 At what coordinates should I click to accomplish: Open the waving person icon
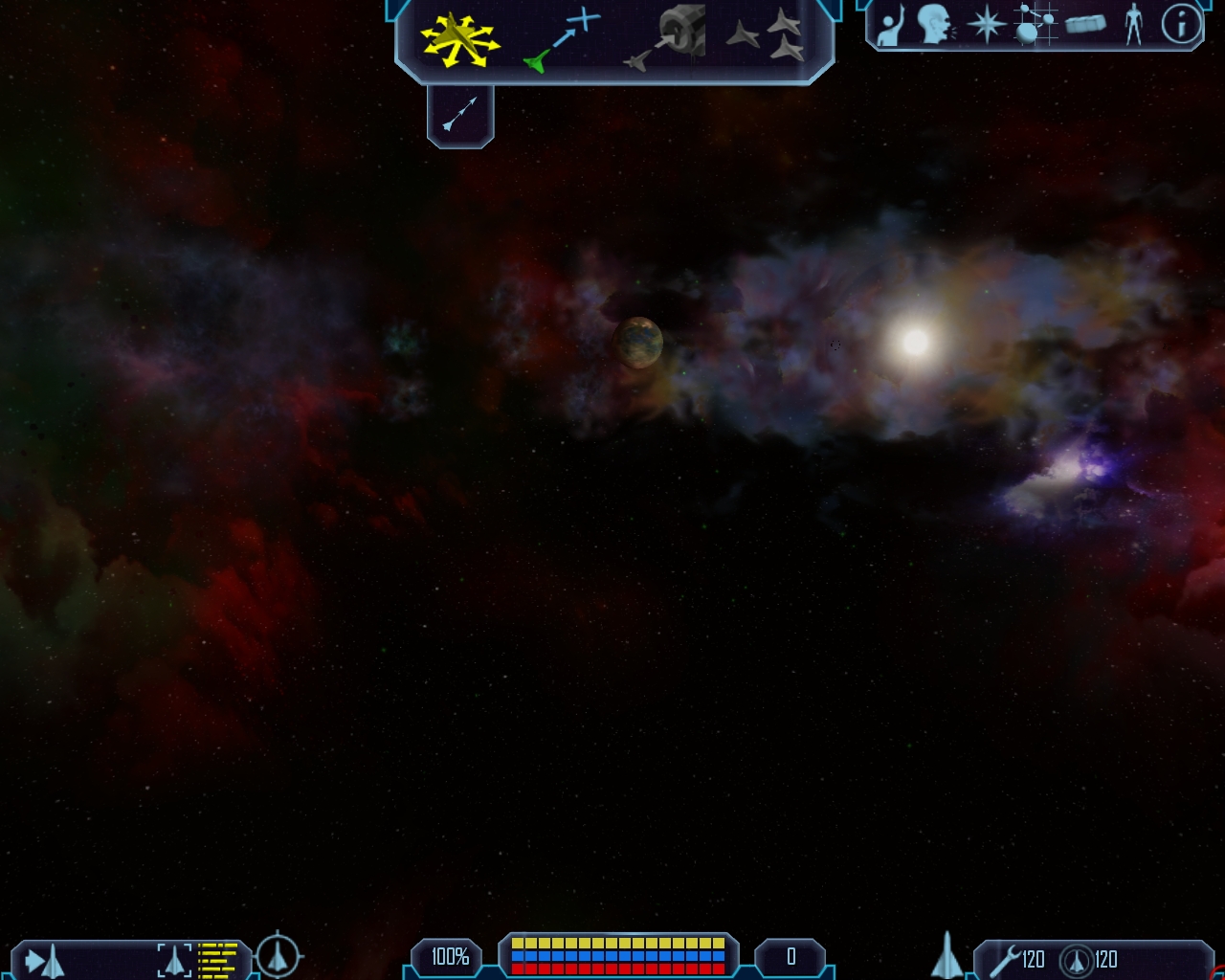[x=891, y=26]
